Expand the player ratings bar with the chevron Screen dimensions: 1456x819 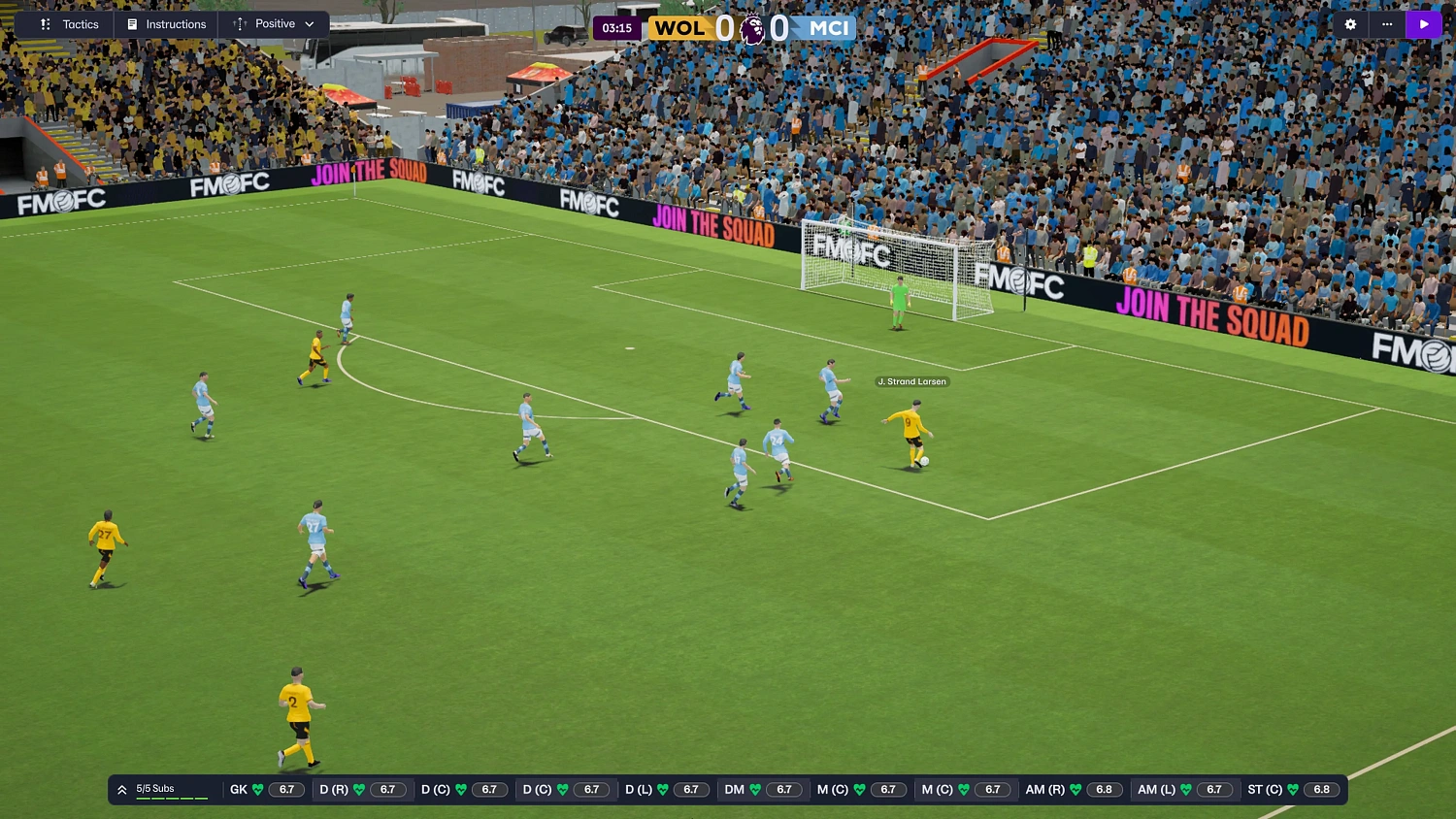(121, 789)
